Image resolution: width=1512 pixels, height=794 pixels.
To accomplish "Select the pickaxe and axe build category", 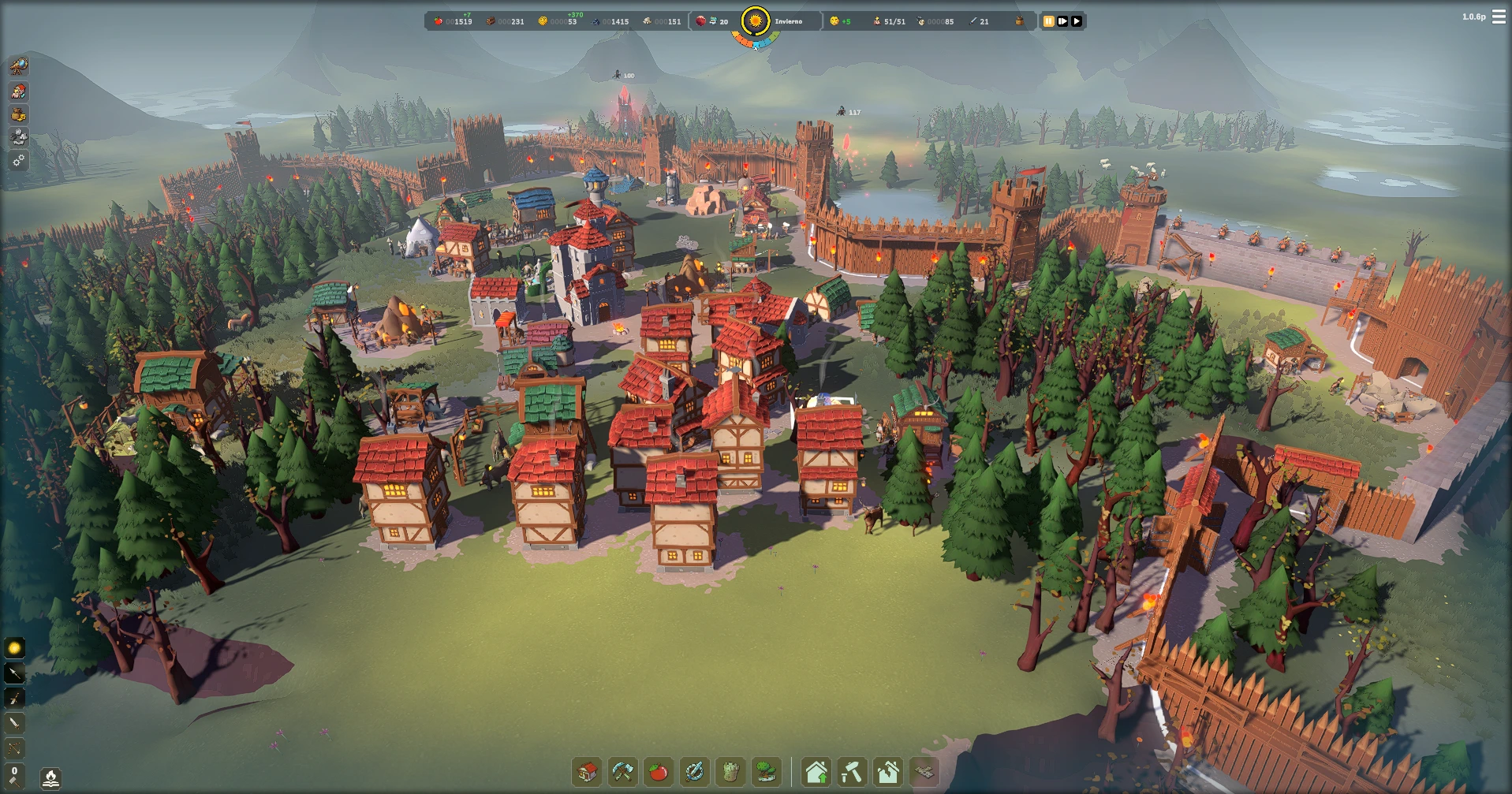I will (623, 771).
